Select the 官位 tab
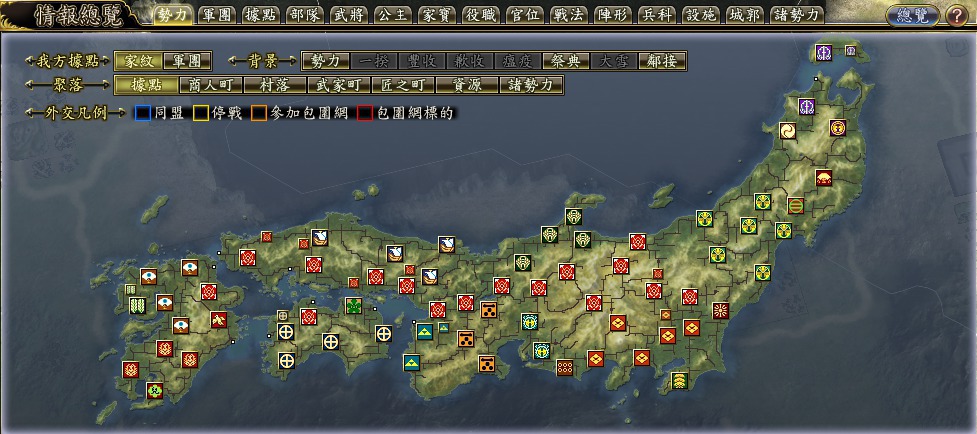Screen dimensions: 977x434 tap(524, 15)
